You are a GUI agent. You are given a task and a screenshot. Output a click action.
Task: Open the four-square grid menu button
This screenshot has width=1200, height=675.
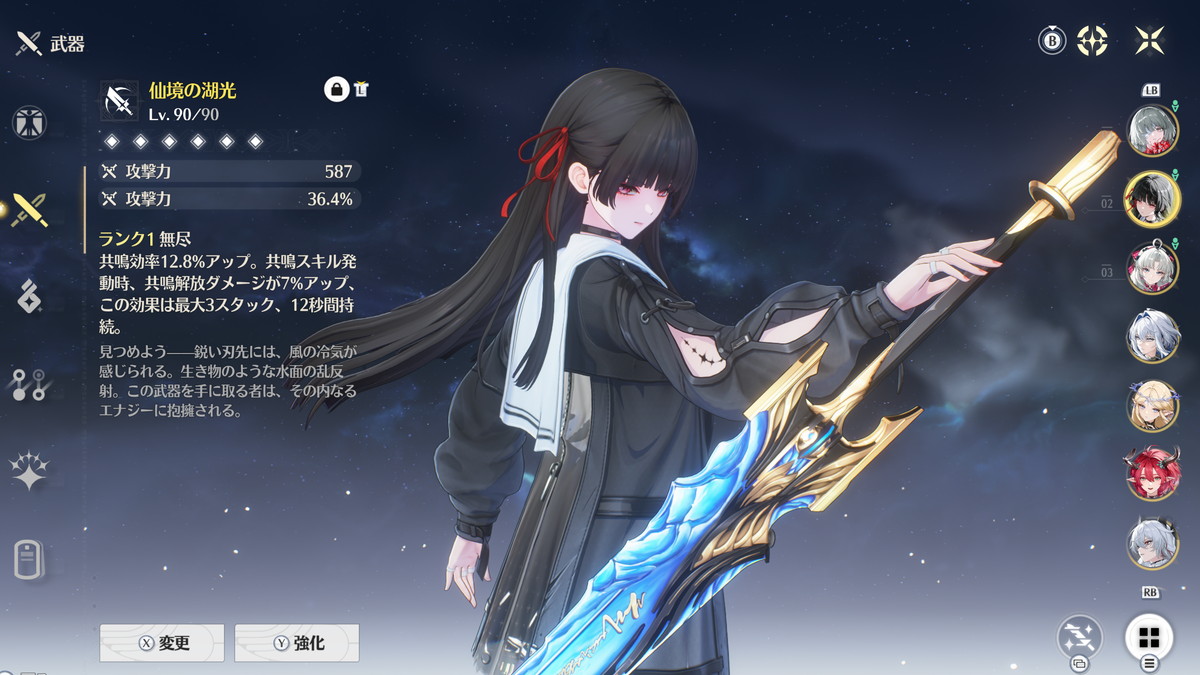click(1149, 637)
